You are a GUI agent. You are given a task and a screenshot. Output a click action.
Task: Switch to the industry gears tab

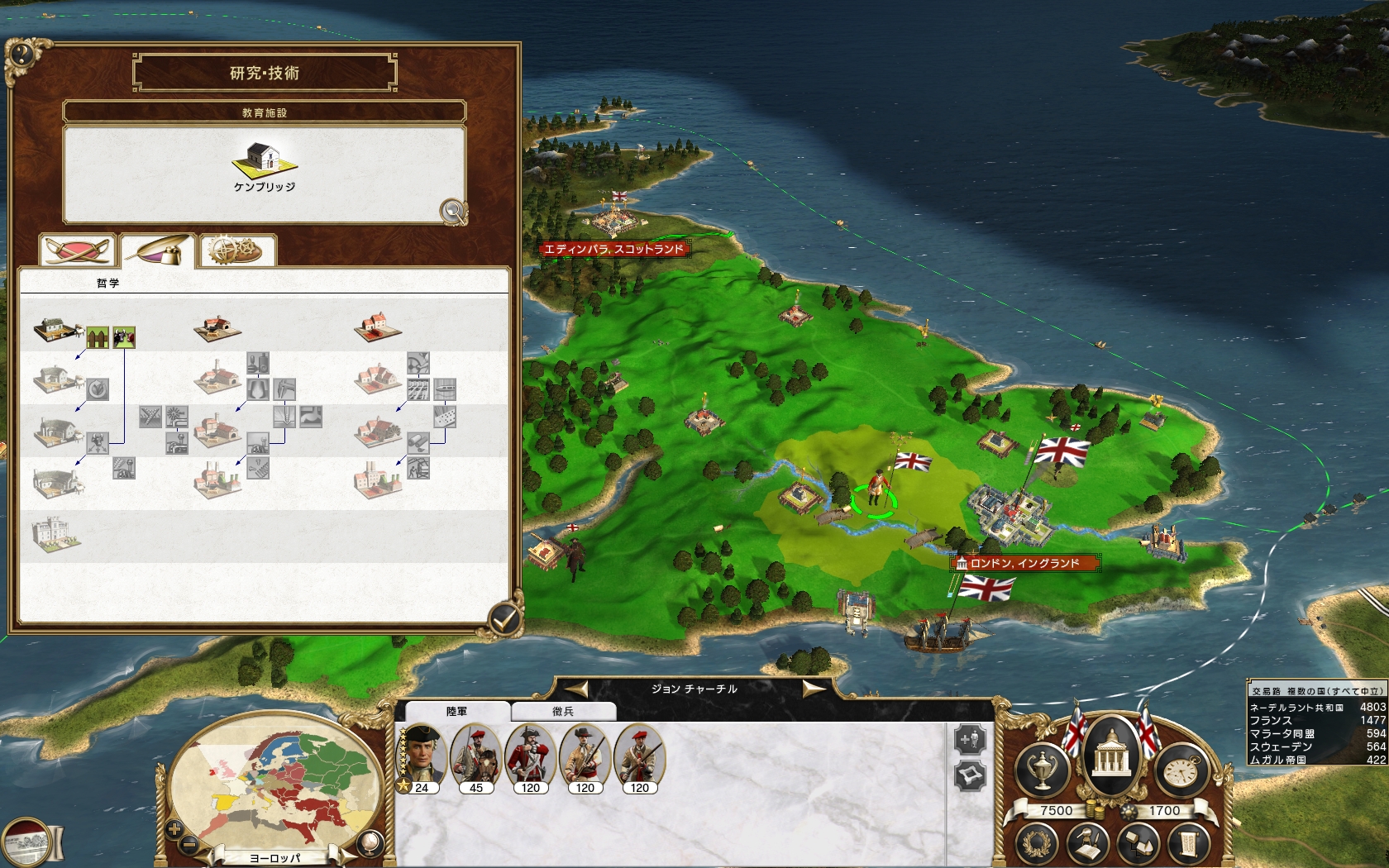pos(237,250)
